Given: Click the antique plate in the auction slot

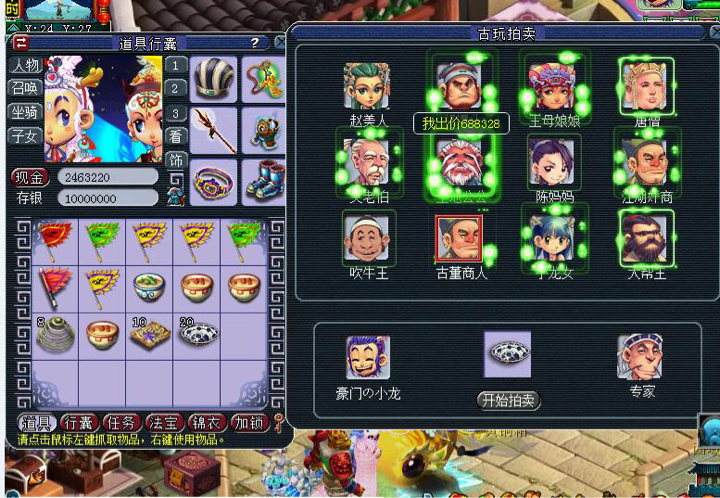Looking at the screenshot, I should 508,354.
